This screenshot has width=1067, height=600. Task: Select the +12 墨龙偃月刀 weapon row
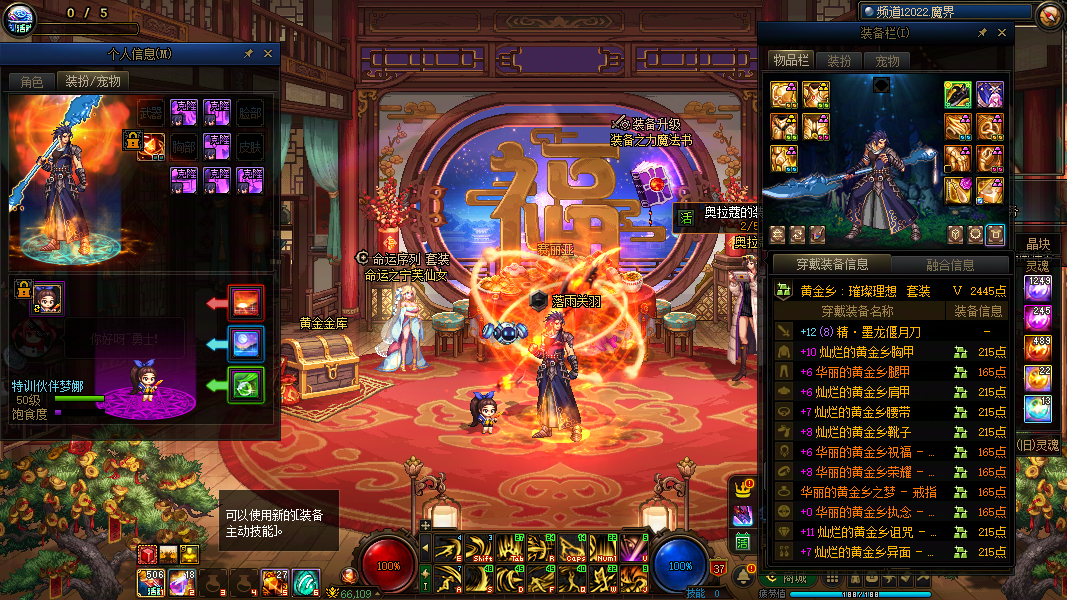(x=890, y=332)
